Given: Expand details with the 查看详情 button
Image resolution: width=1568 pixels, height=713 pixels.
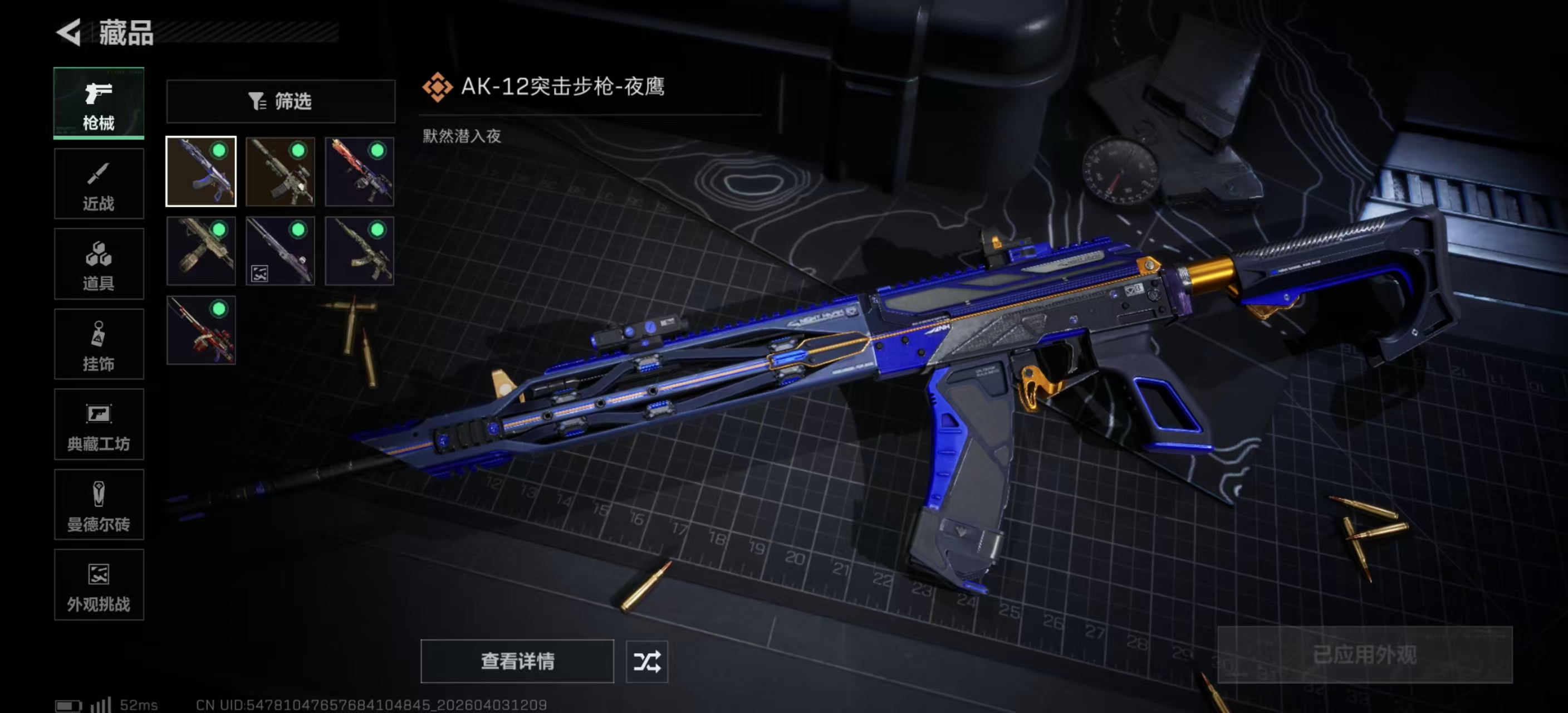Looking at the screenshot, I should [517, 662].
